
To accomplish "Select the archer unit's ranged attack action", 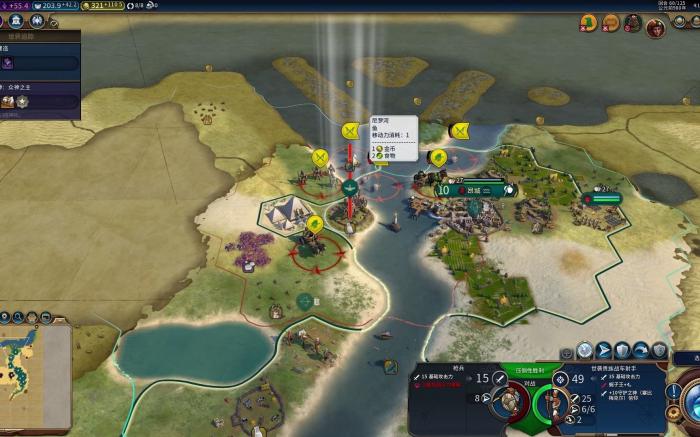I will click(585, 350).
